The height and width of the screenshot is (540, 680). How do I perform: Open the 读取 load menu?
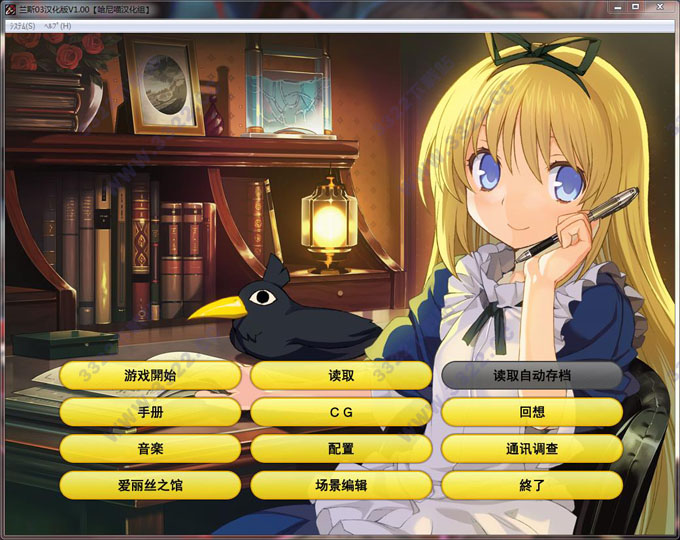click(341, 376)
